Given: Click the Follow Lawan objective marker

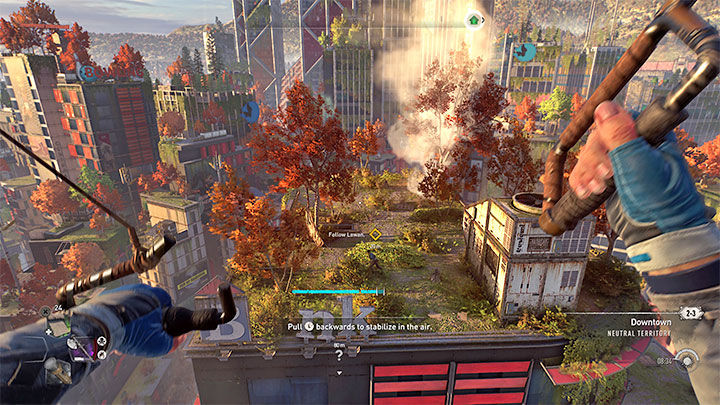Looking at the screenshot, I should click(376, 234).
